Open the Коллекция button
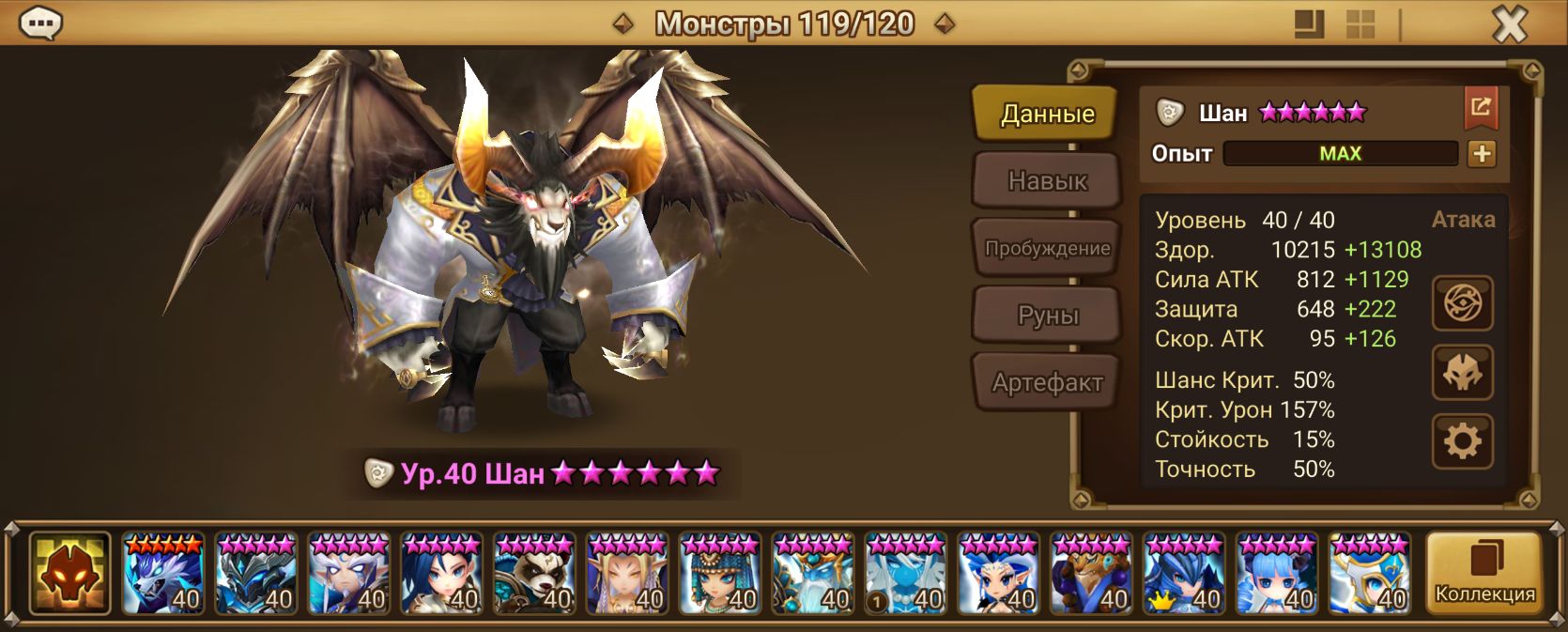This screenshot has height=632, width=1568. pos(1483,574)
